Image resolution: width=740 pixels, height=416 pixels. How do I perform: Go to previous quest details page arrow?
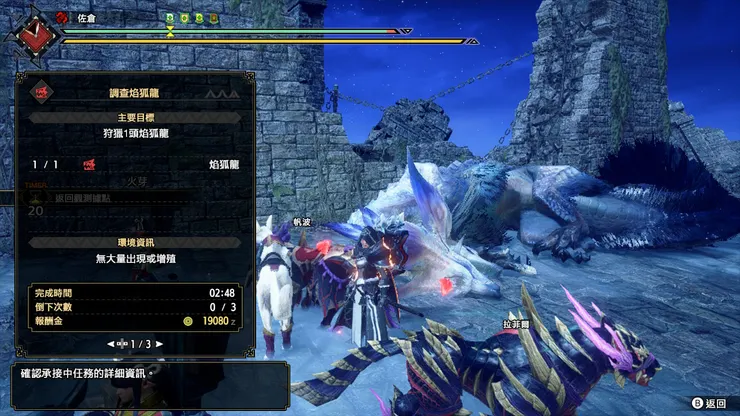coord(109,344)
